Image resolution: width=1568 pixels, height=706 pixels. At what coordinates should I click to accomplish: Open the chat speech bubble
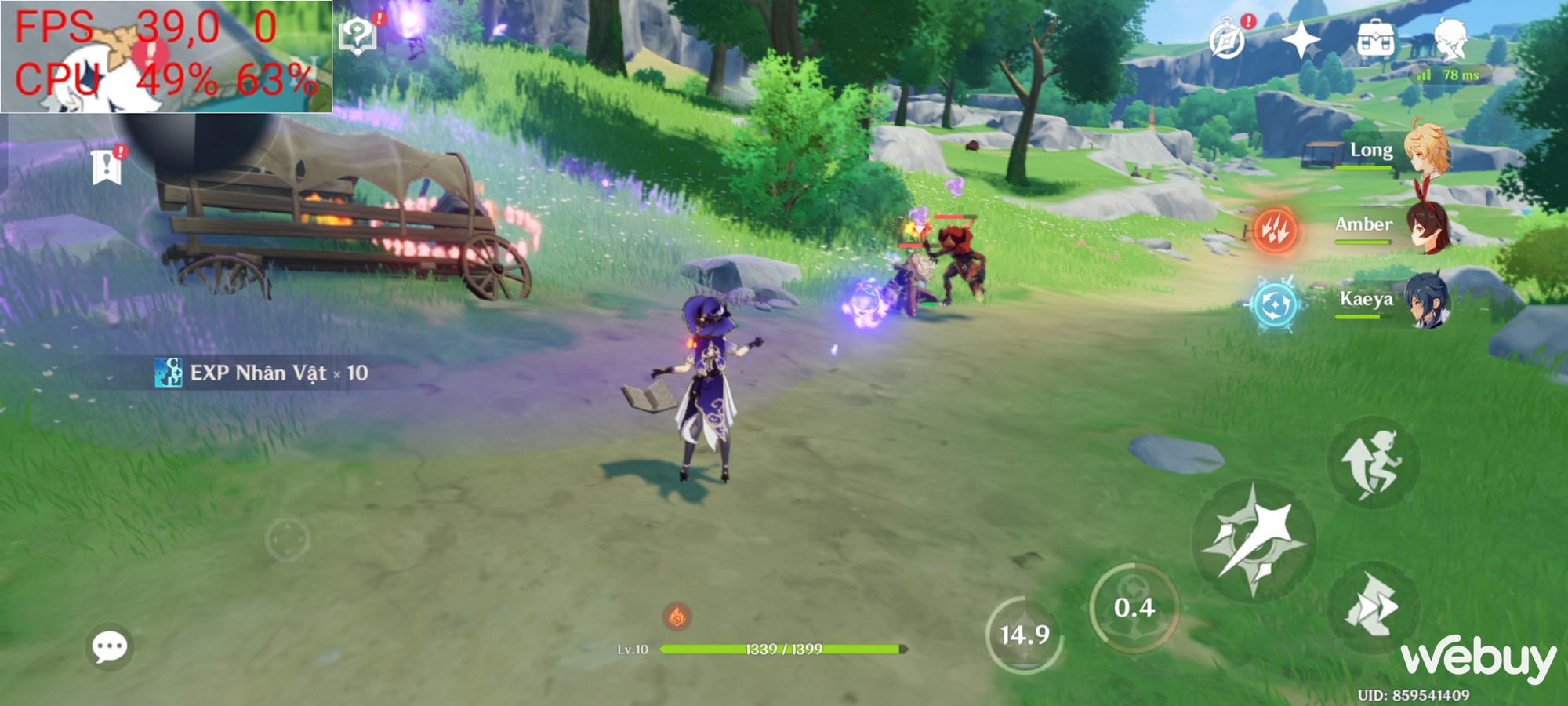click(x=110, y=647)
